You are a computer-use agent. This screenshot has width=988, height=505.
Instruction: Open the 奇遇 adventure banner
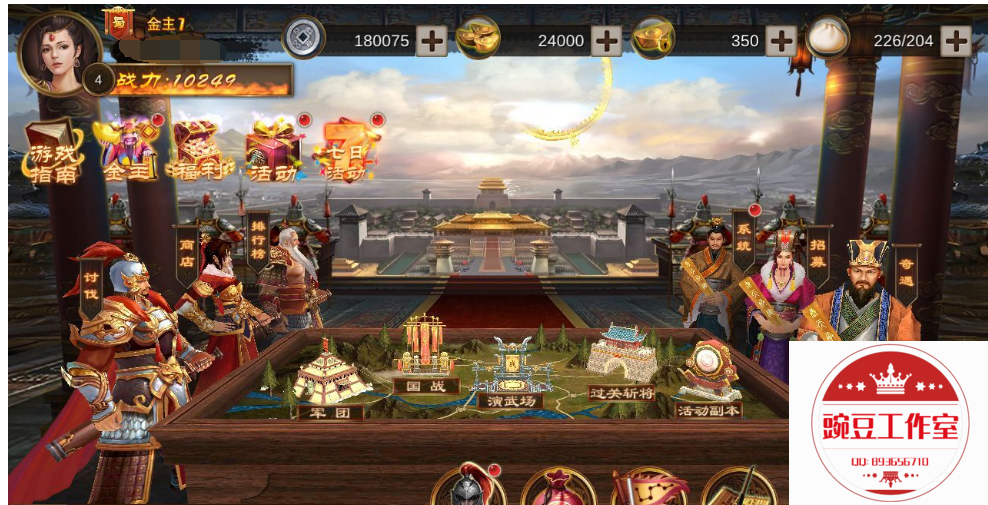(905, 272)
